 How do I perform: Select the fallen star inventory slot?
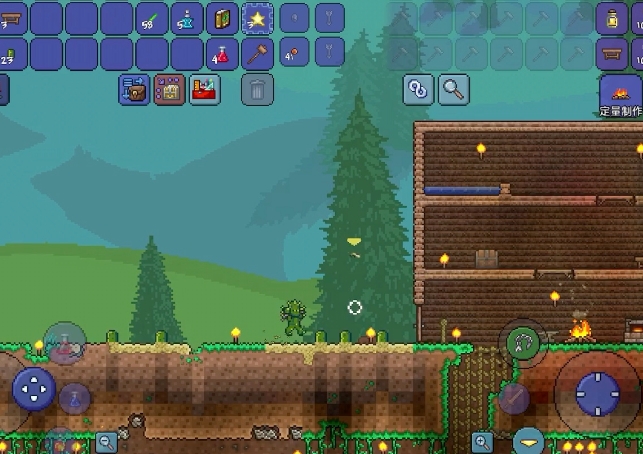(x=258, y=18)
